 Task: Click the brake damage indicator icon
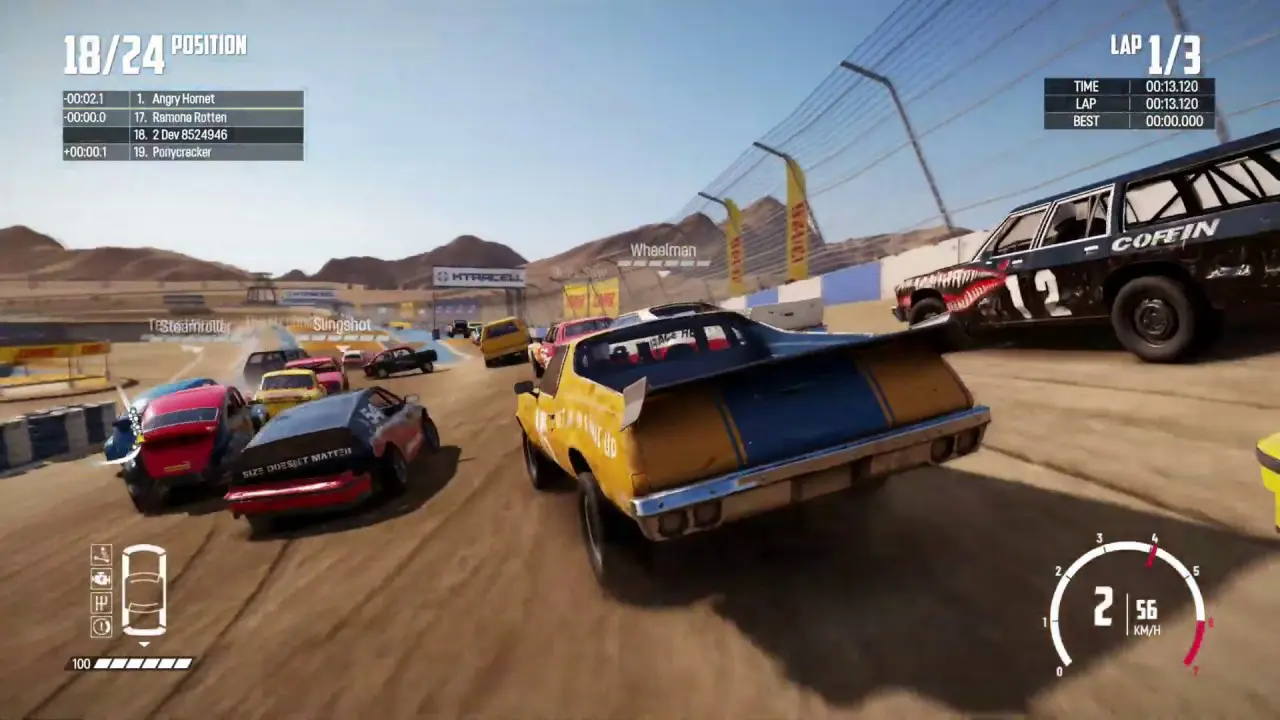[101, 625]
